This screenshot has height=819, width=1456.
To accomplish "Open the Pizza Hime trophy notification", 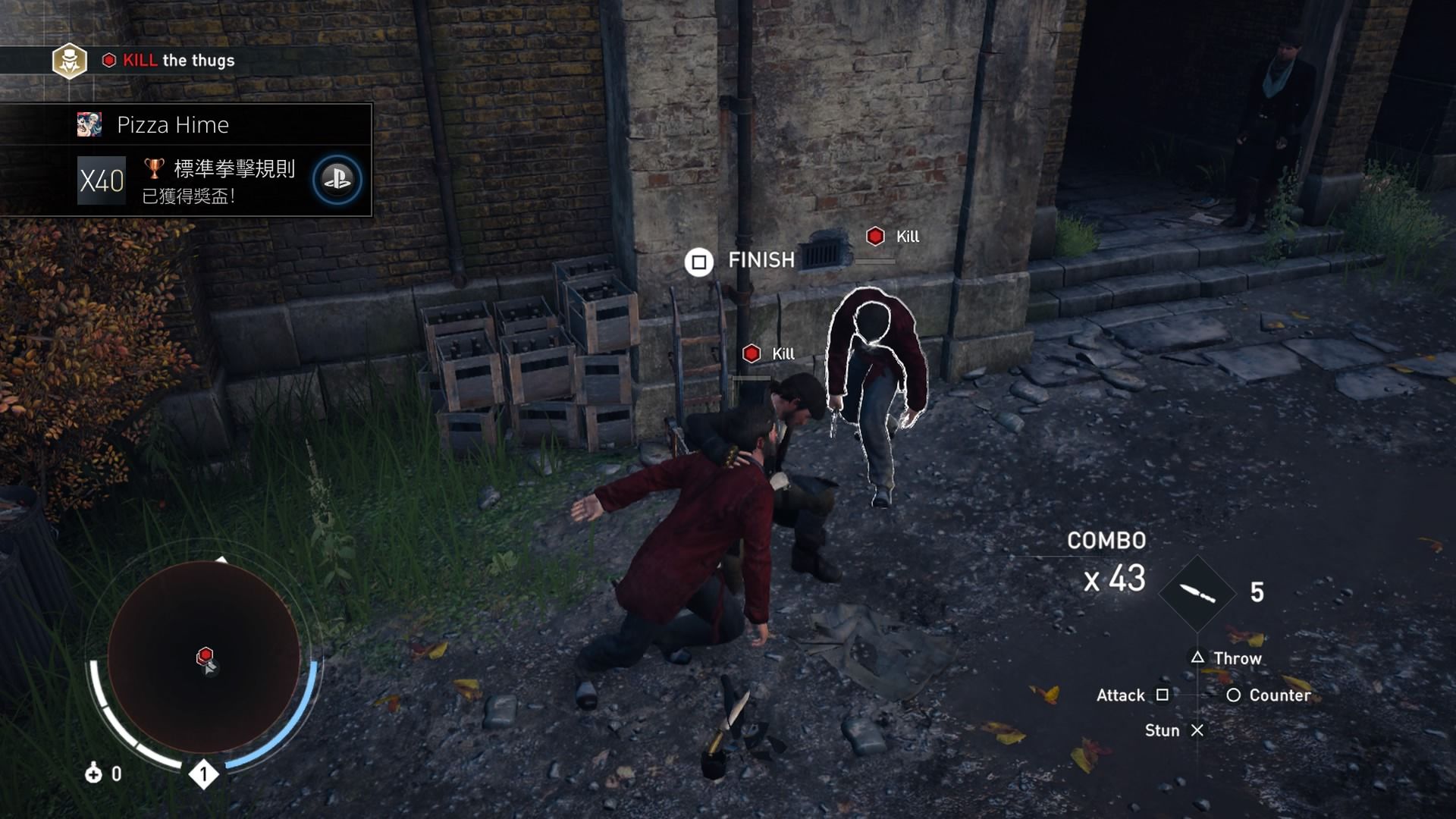I will [x=187, y=161].
